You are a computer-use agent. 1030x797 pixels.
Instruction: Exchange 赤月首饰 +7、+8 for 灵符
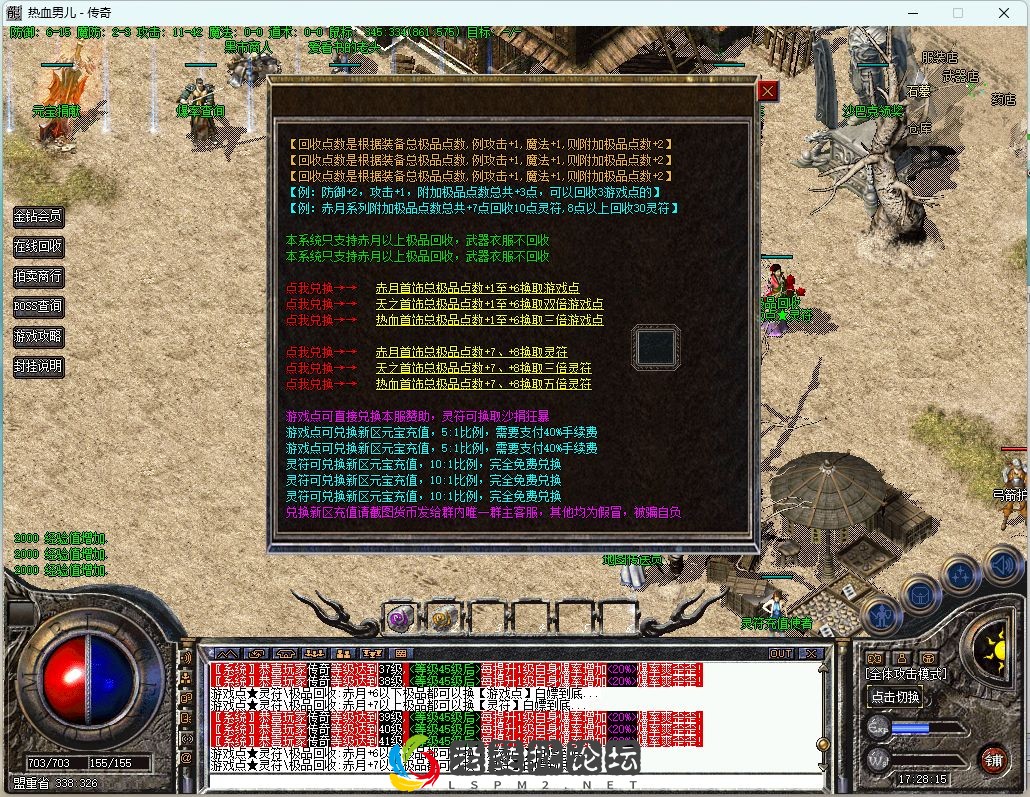(x=471, y=352)
